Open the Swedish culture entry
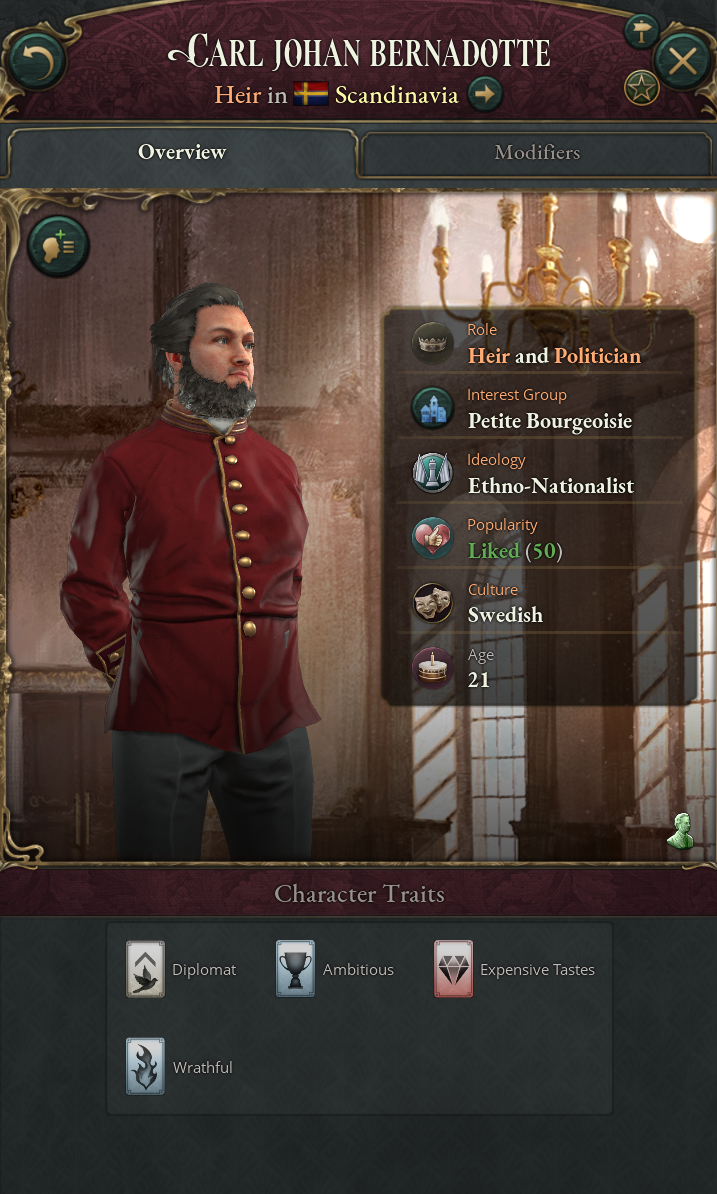Viewport: 717px width, 1194px height. pyautogui.click(x=505, y=615)
